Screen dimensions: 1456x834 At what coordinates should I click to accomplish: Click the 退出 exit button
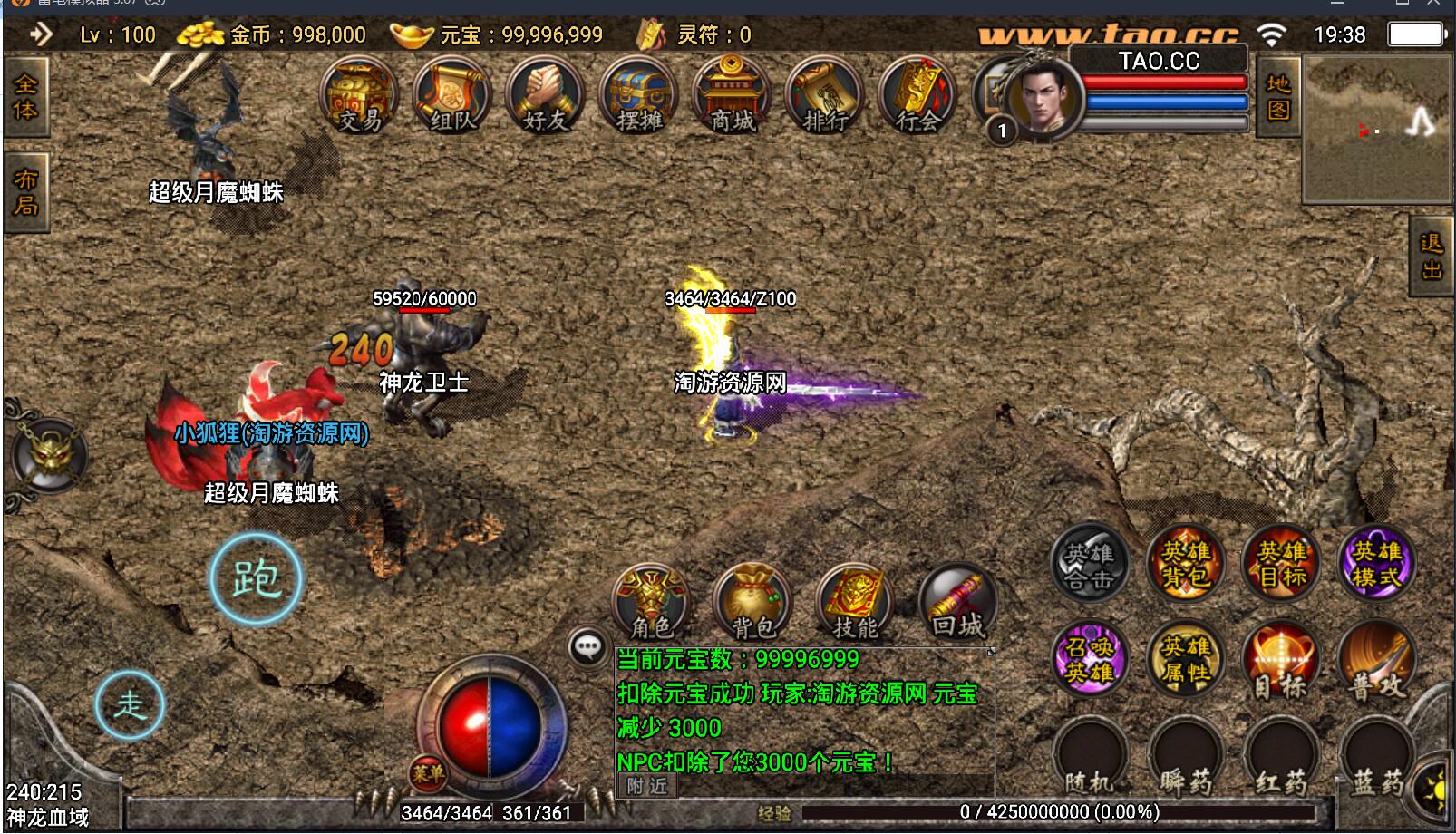click(x=1432, y=257)
